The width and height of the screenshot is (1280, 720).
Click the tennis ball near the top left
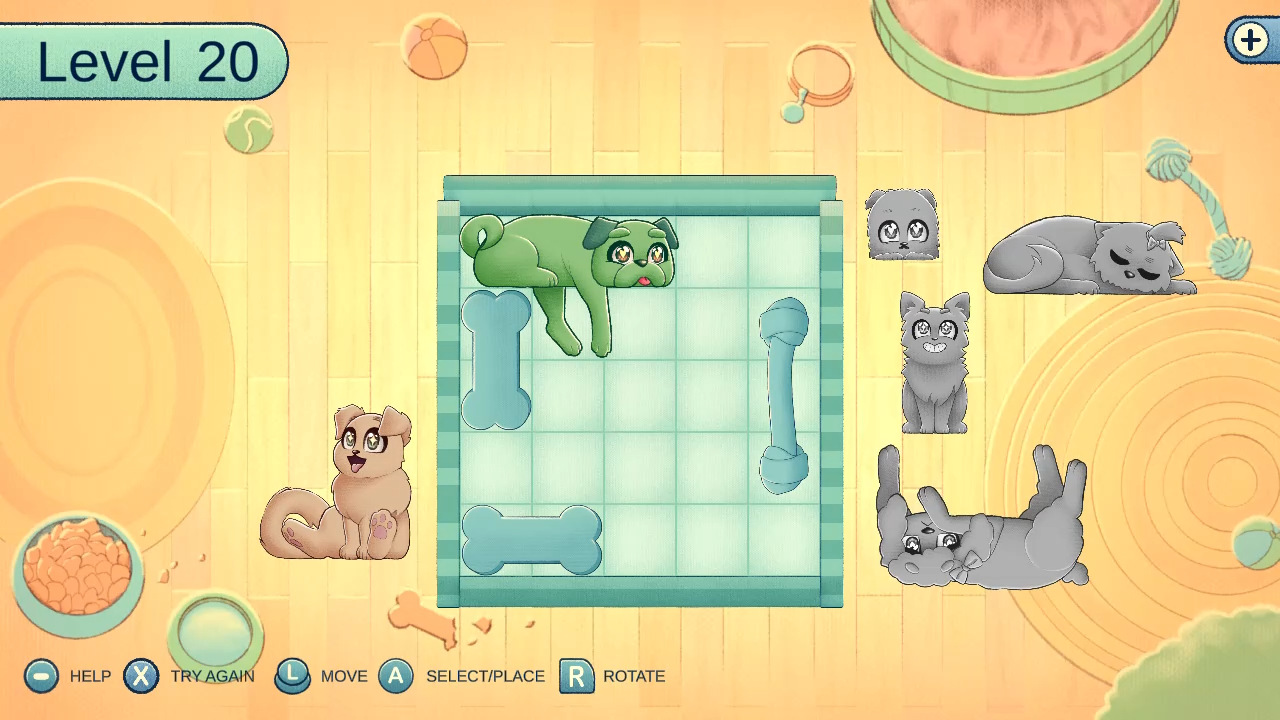coord(248,133)
